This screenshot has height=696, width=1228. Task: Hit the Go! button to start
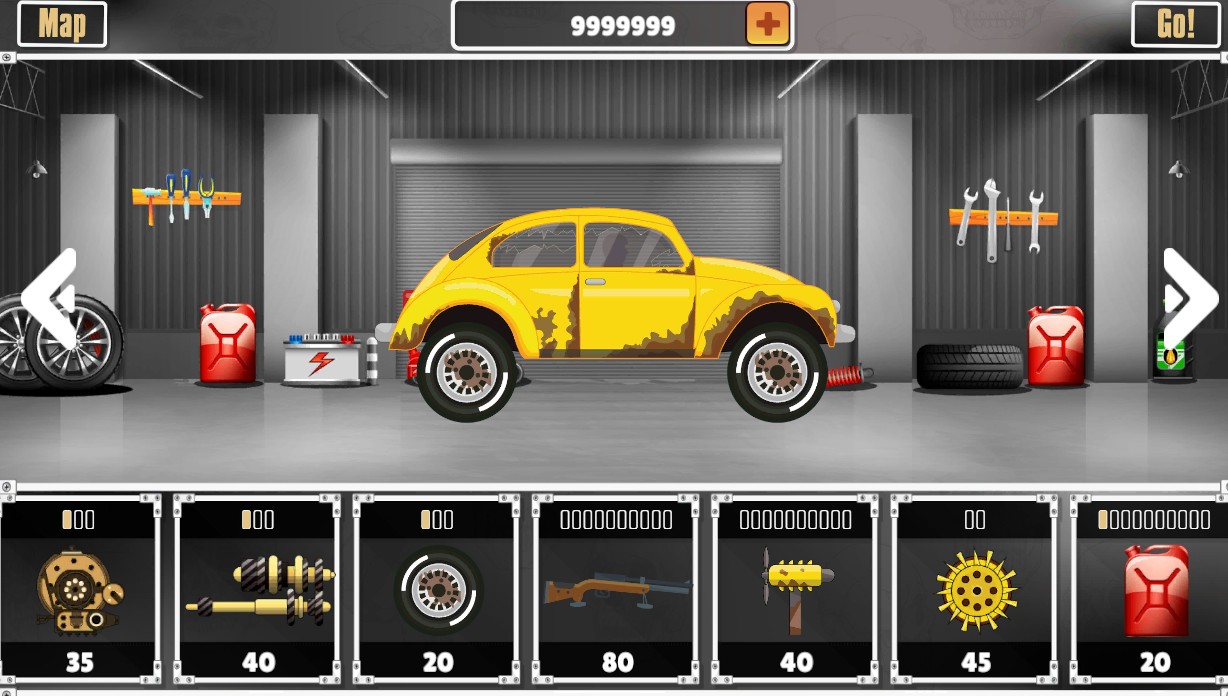click(x=1175, y=24)
